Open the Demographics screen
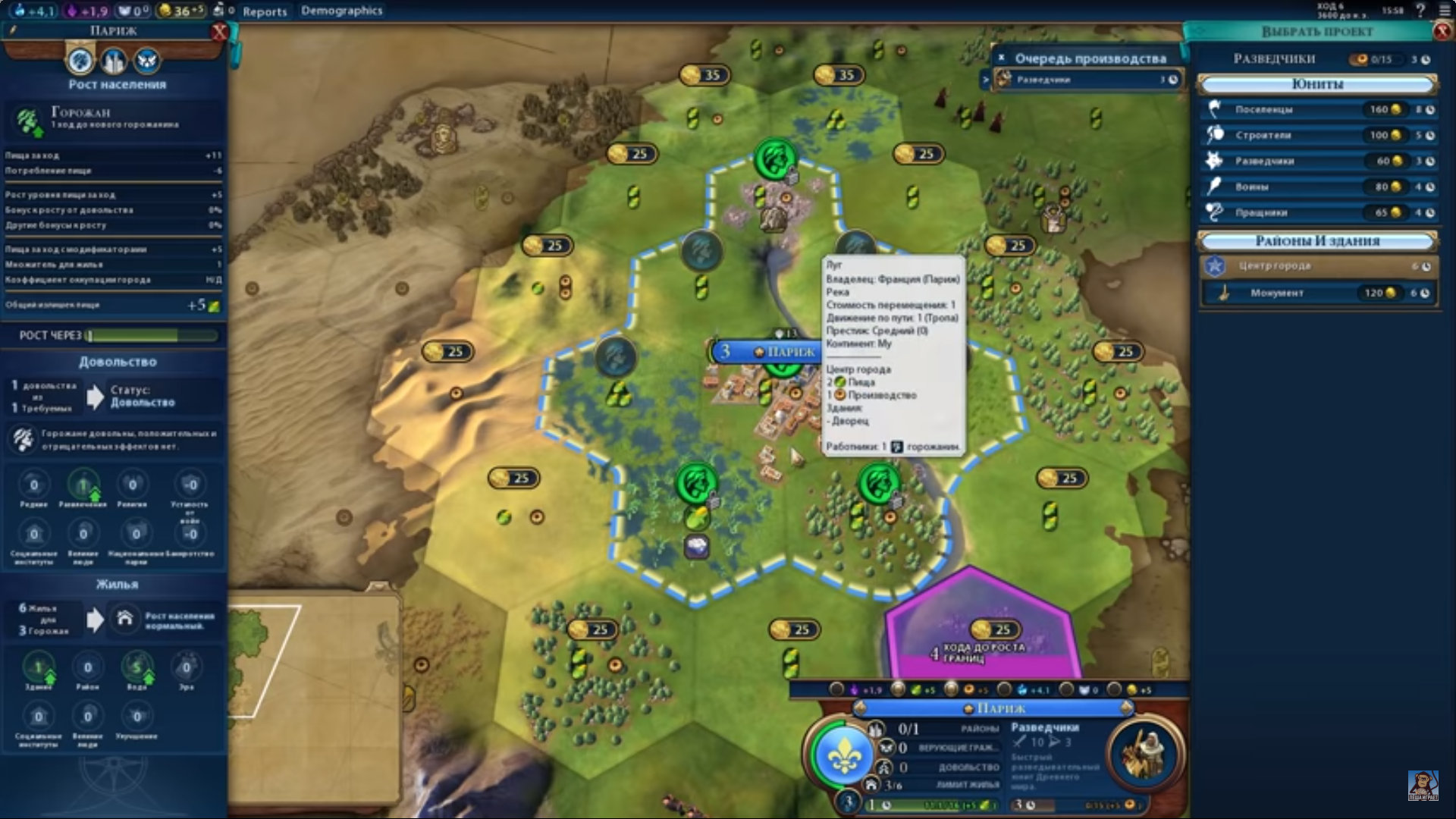Screen dimensions: 1456x819 coord(341,11)
